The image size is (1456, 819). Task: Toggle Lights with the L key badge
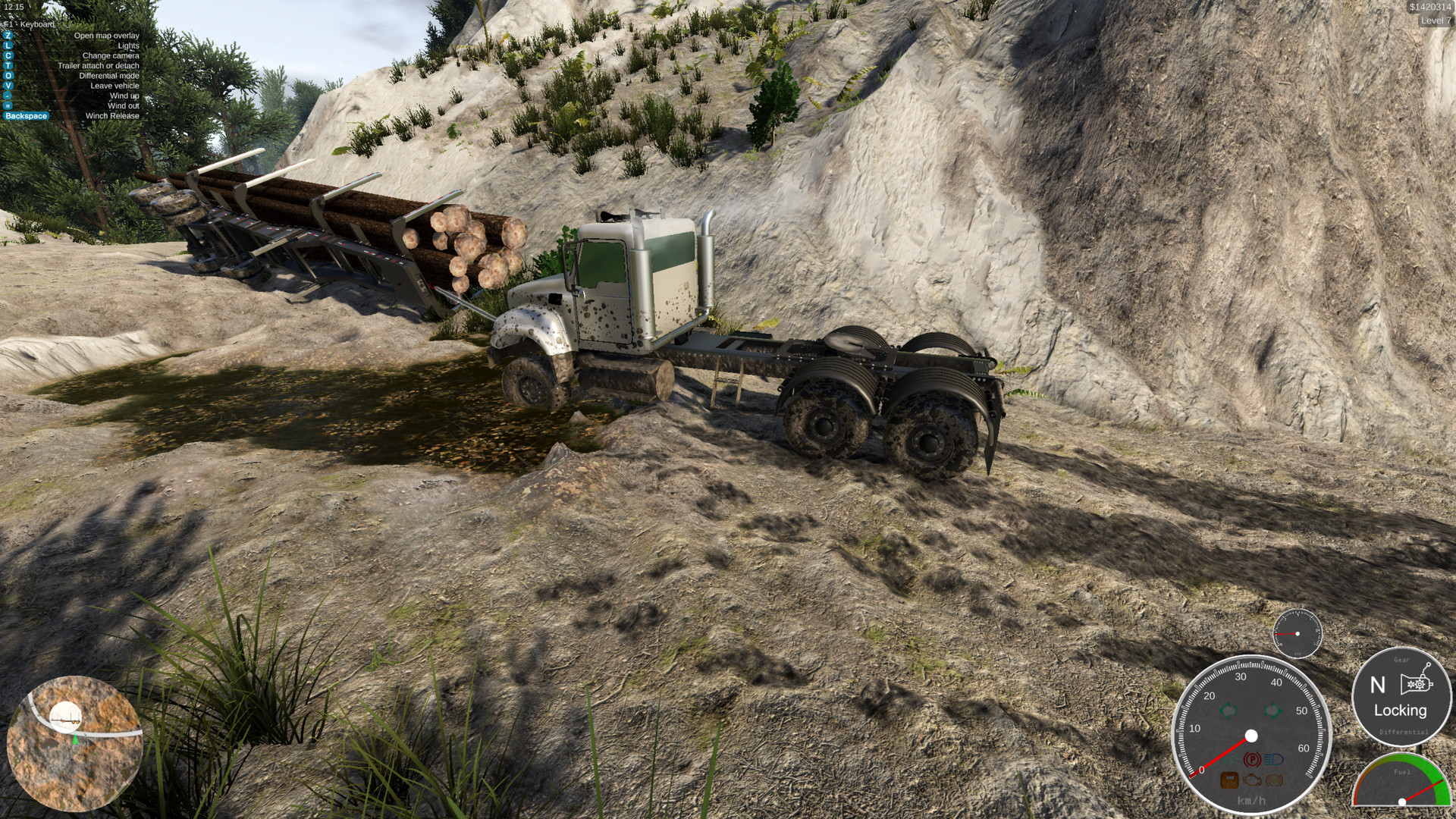(8, 45)
